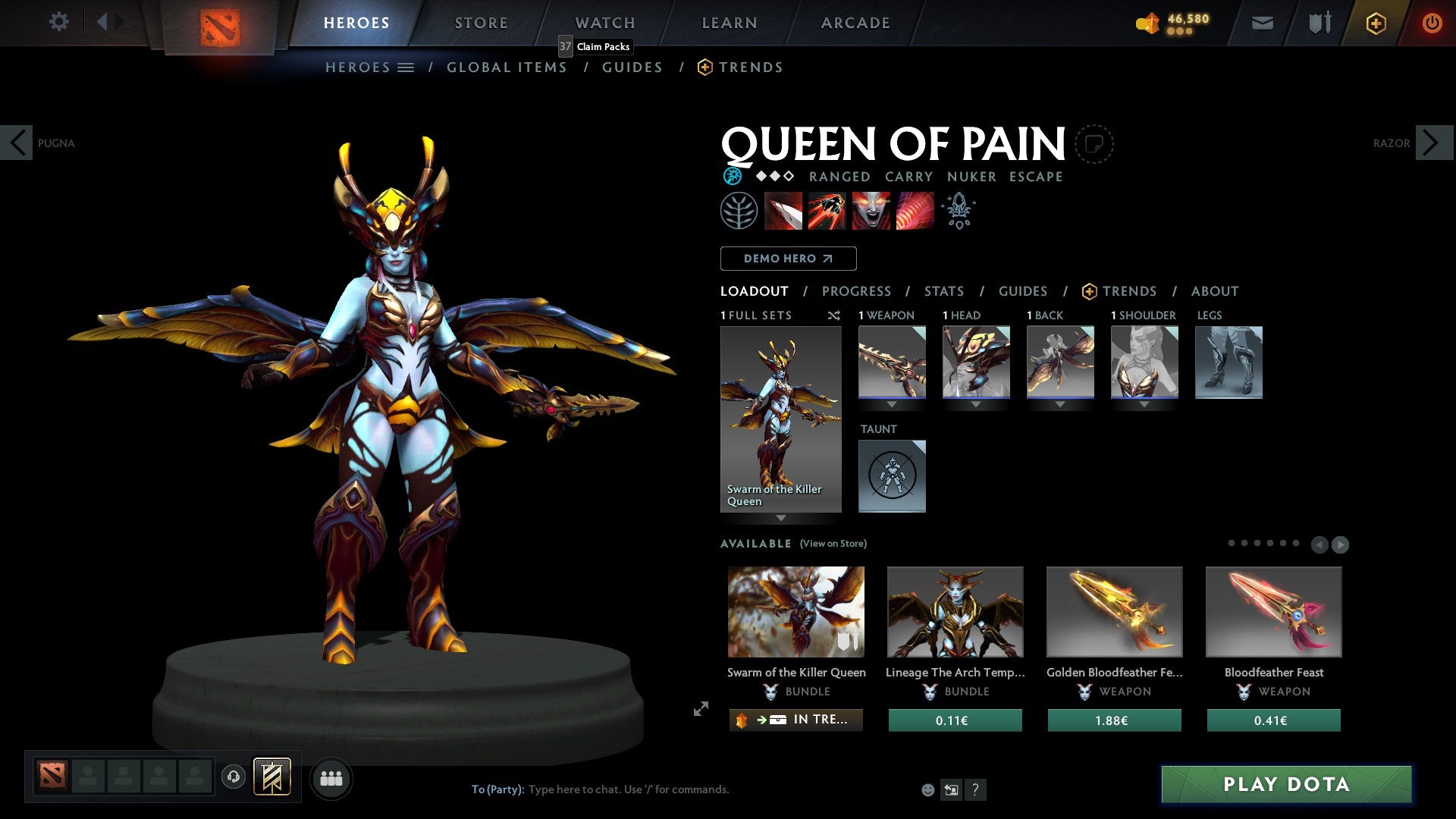The height and width of the screenshot is (819, 1456).
Task: Expand the hamburger menu beside HEROES breadcrumb
Action: pyautogui.click(x=406, y=67)
